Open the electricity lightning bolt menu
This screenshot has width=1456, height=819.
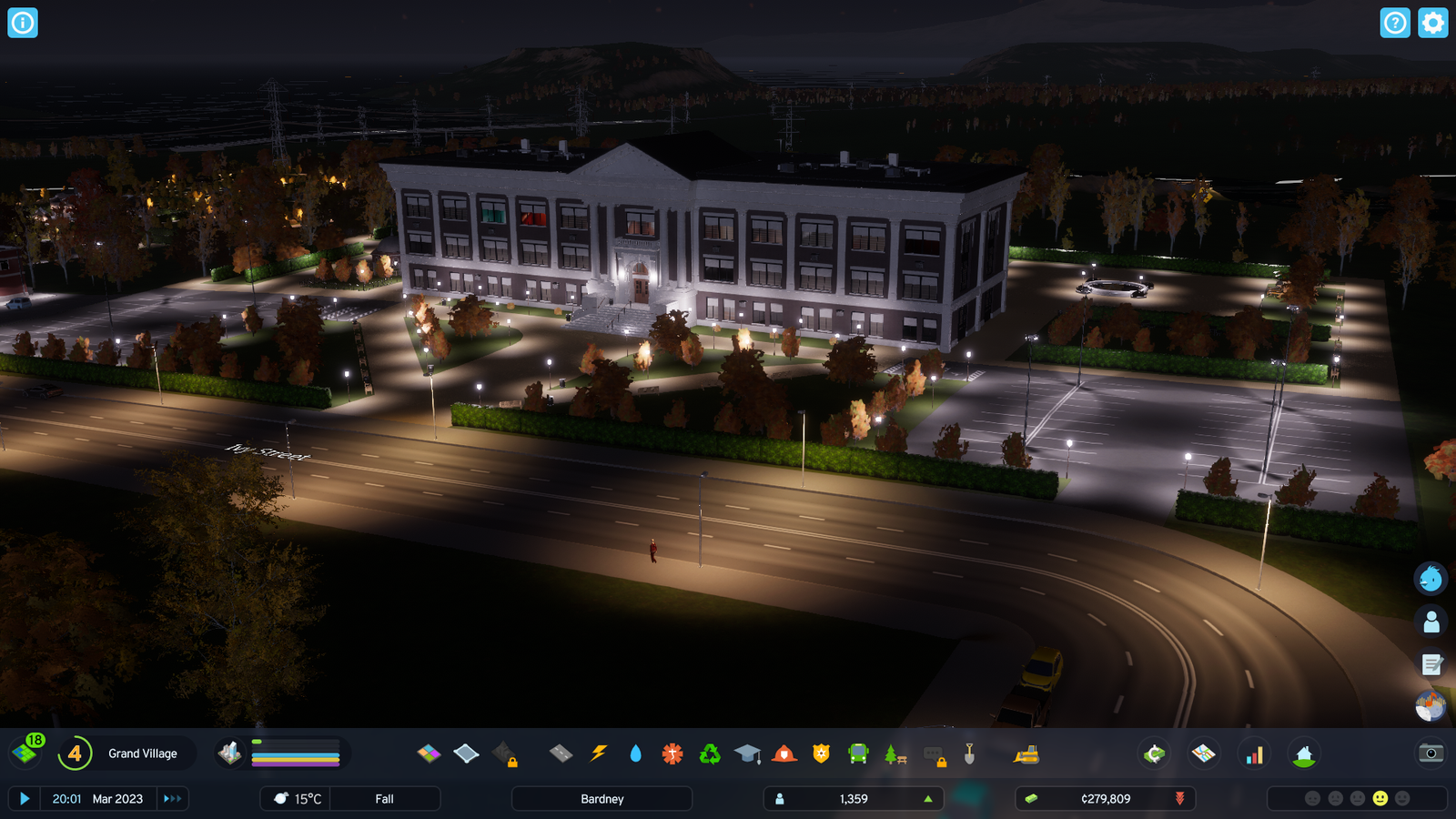pyautogui.click(x=598, y=753)
